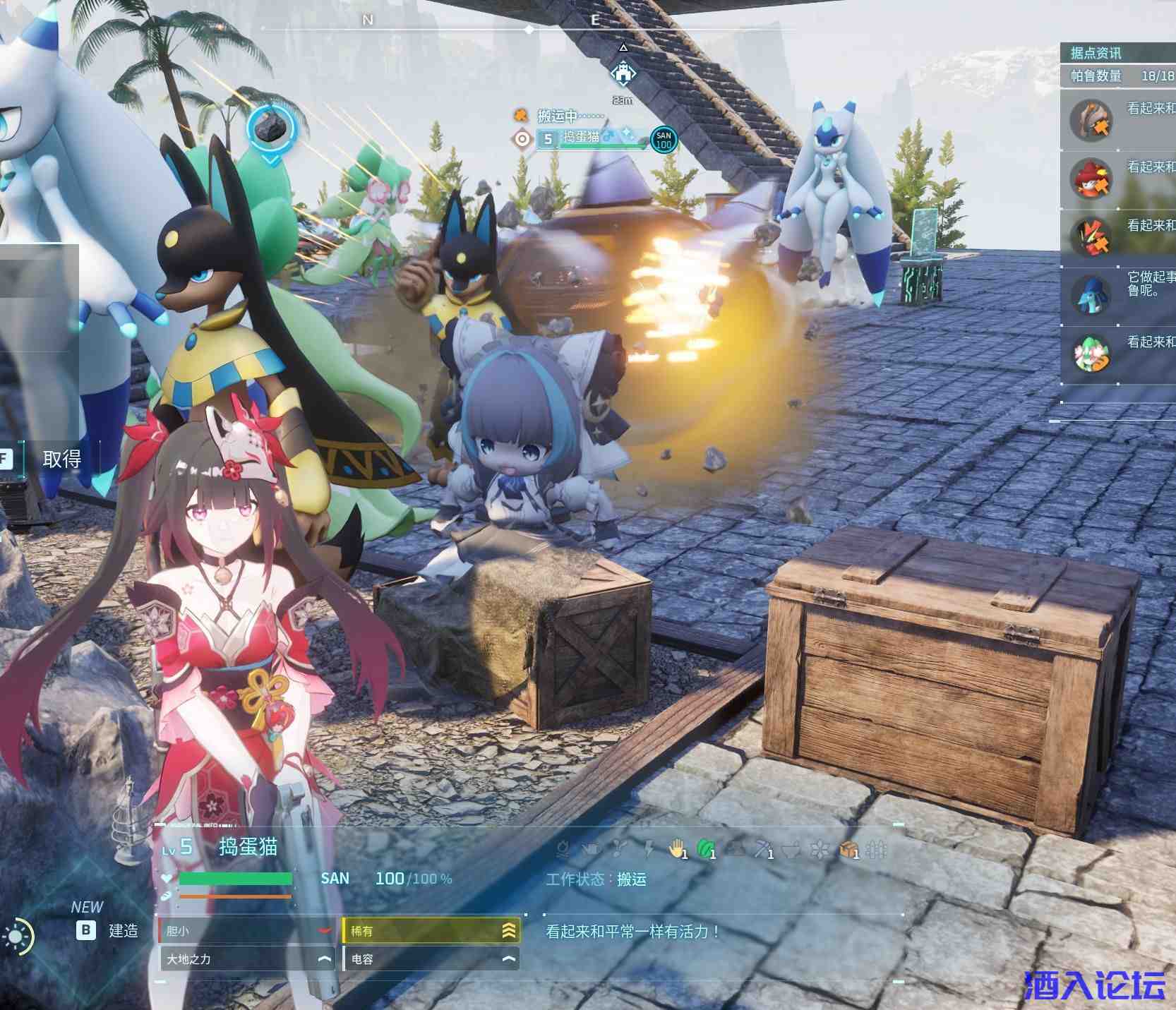This screenshot has width=1176, height=1010.
Task: Select the green flower pal portrait row
Action: click(x=1118, y=354)
